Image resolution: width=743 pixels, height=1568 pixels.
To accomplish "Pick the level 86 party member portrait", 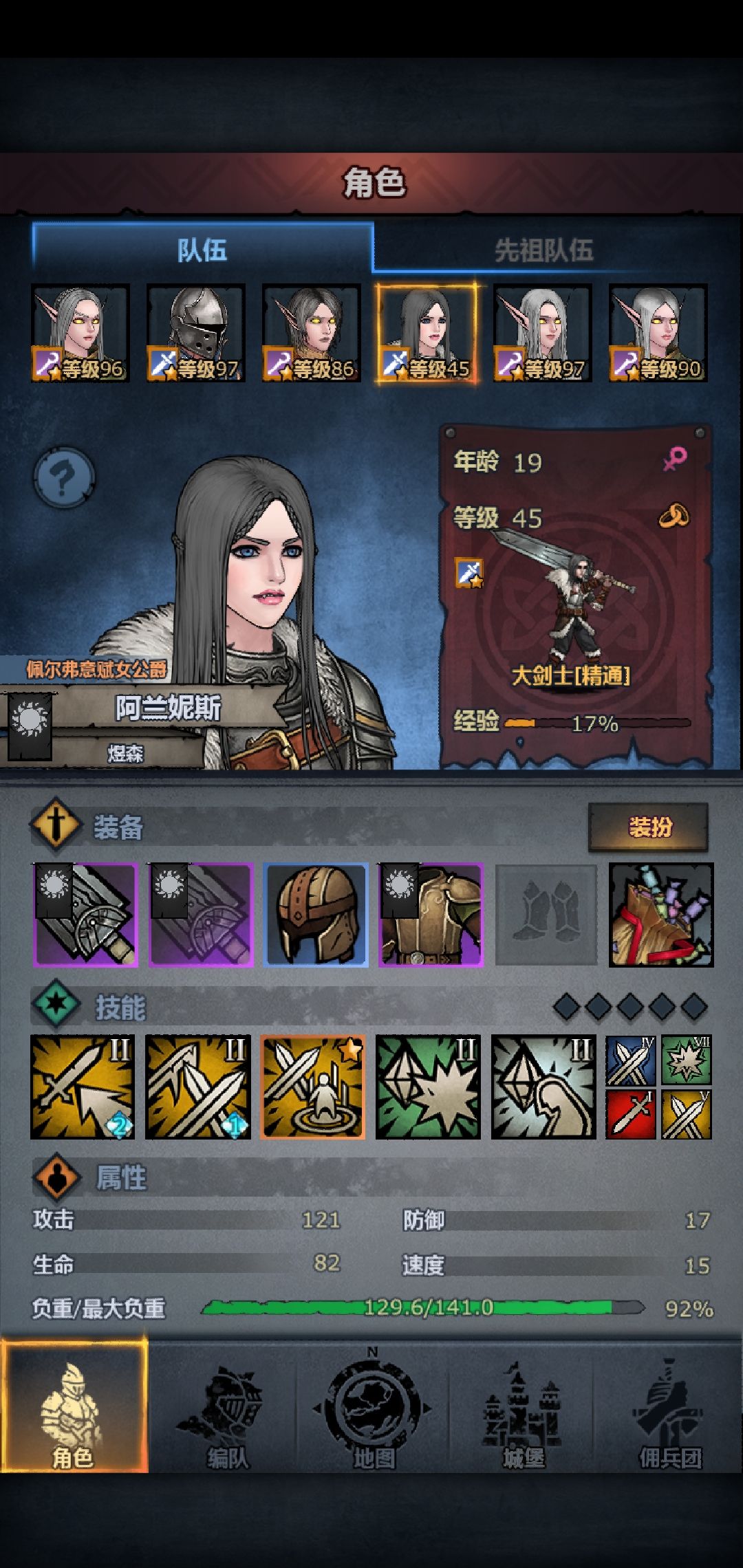I will tap(312, 334).
